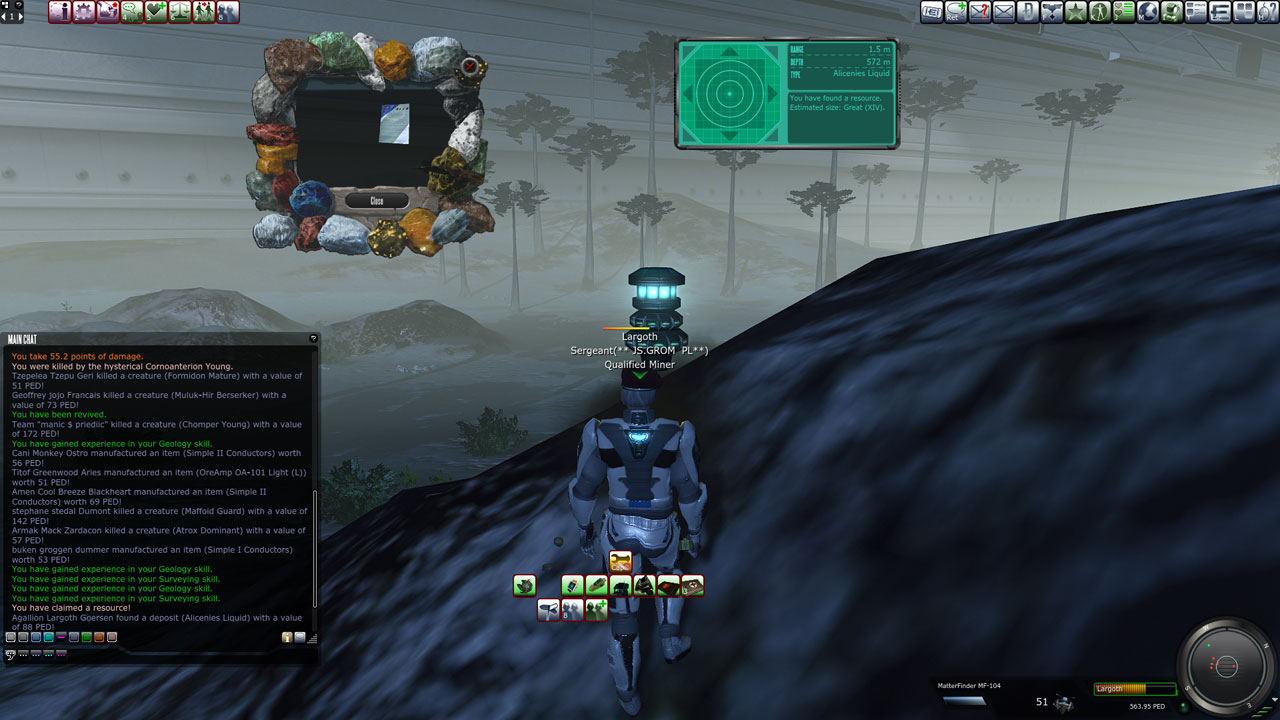
Task: Open the info icon on top-left toolbar
Action: point(60,12)
